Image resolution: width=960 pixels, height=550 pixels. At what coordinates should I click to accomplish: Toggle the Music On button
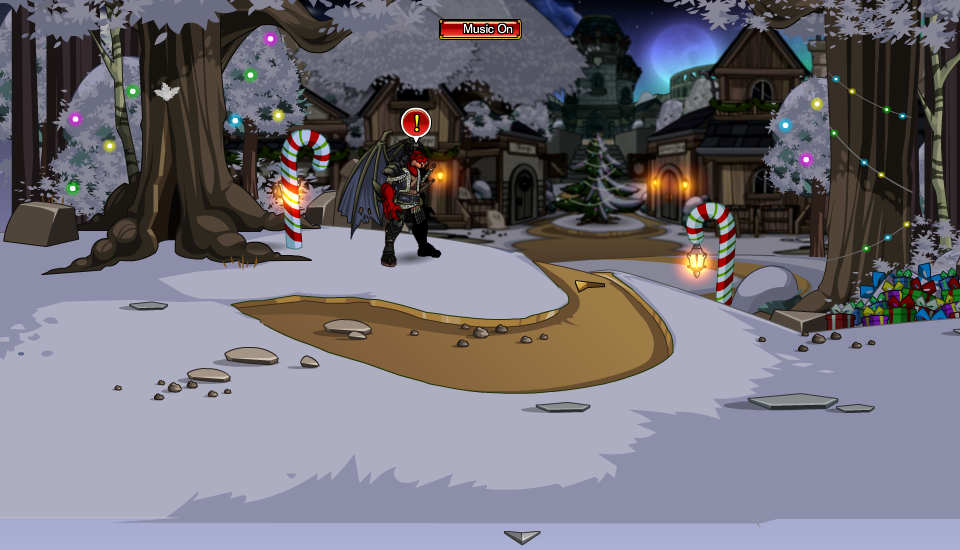[480, 29]
